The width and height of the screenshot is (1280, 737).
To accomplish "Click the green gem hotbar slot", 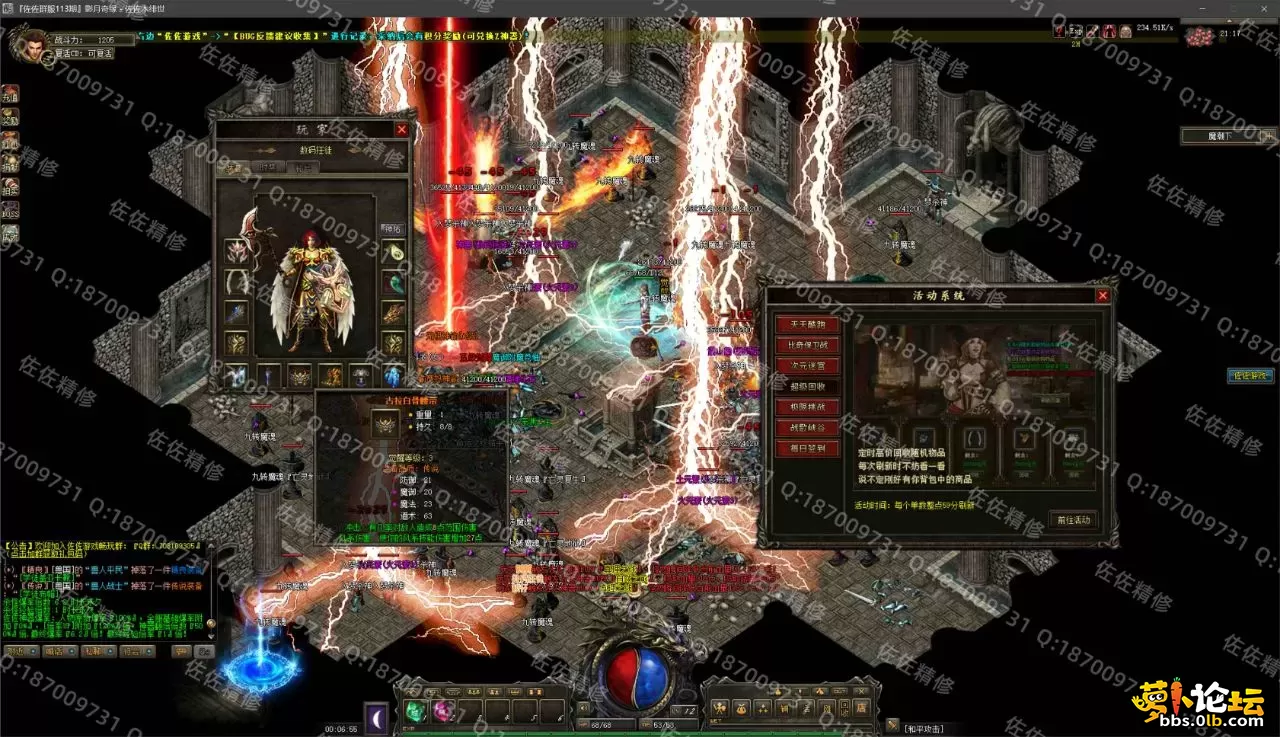I will (x=415, y=711).
